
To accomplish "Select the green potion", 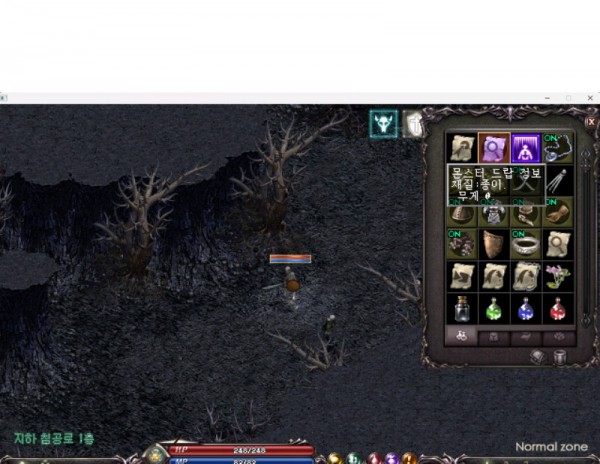I will 493,308.
